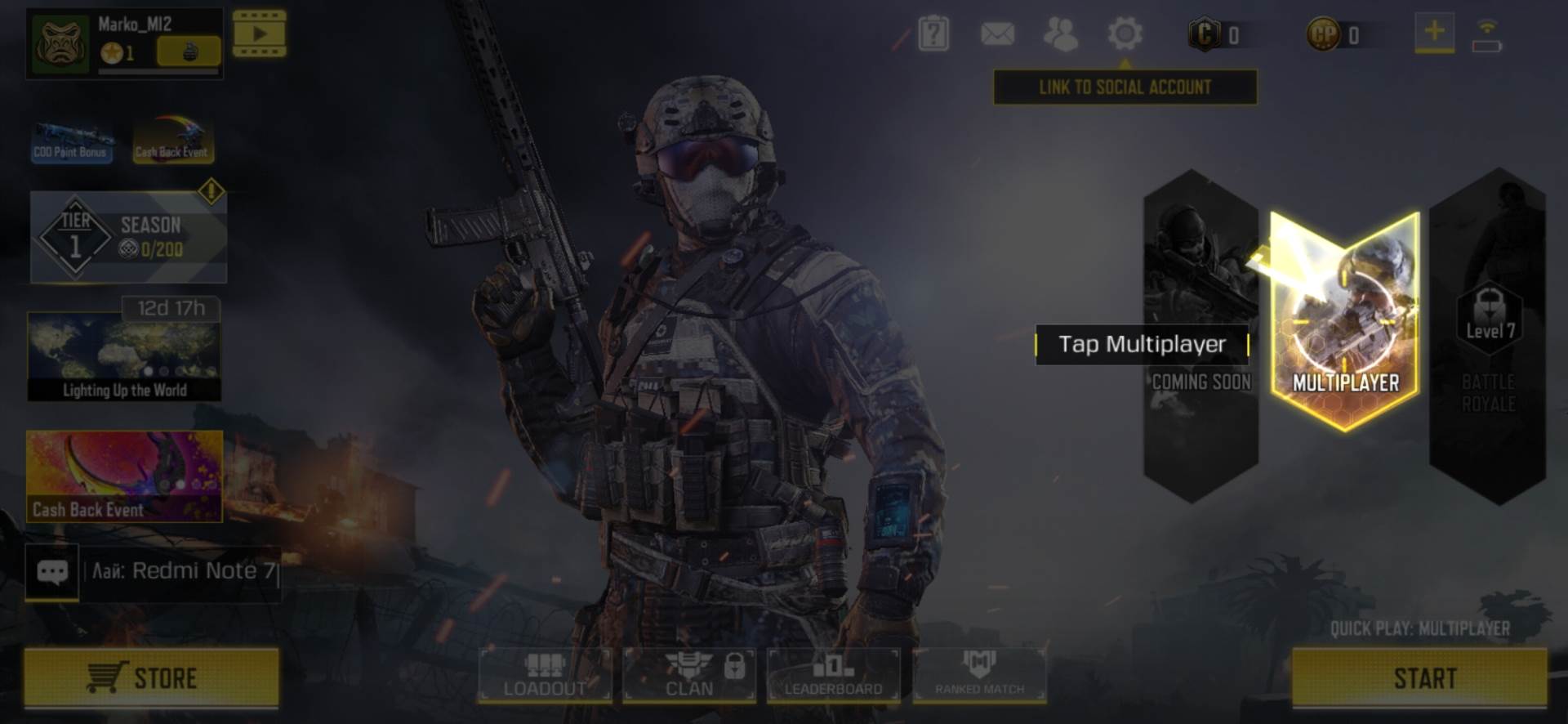Check Season Tier 0/200 progress bar
Screen dimensions: 1568x724
point(127,237)
